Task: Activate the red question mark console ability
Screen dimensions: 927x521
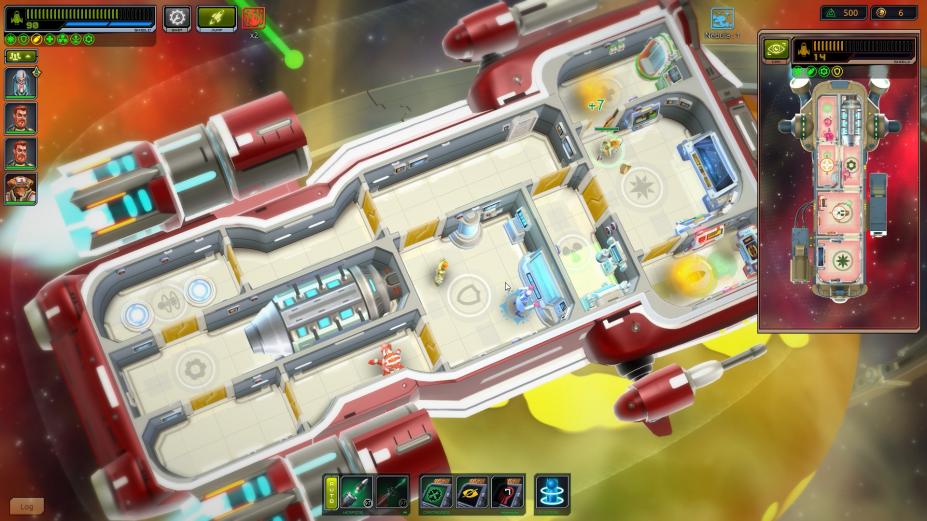Action: click(507, 493)
